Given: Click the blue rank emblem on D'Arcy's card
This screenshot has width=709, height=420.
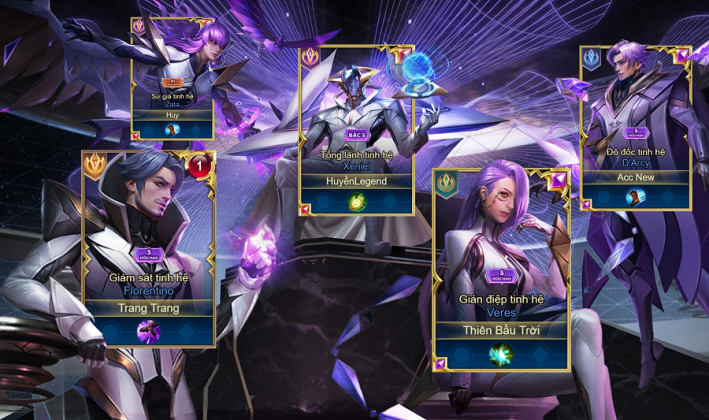Looking at the screenshot, I should tap(594, 59).
